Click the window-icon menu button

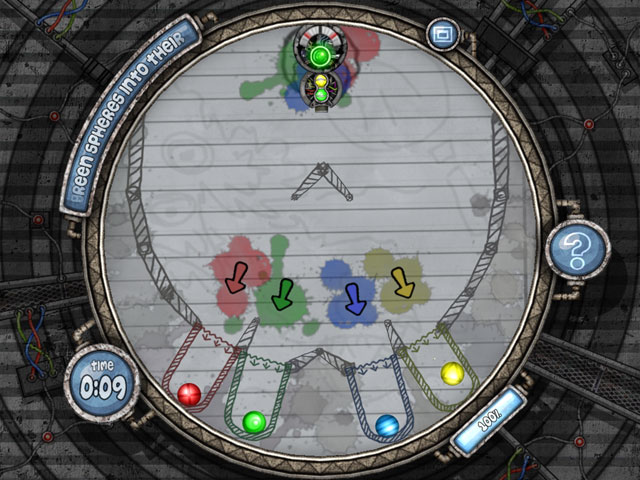point(439,35)
